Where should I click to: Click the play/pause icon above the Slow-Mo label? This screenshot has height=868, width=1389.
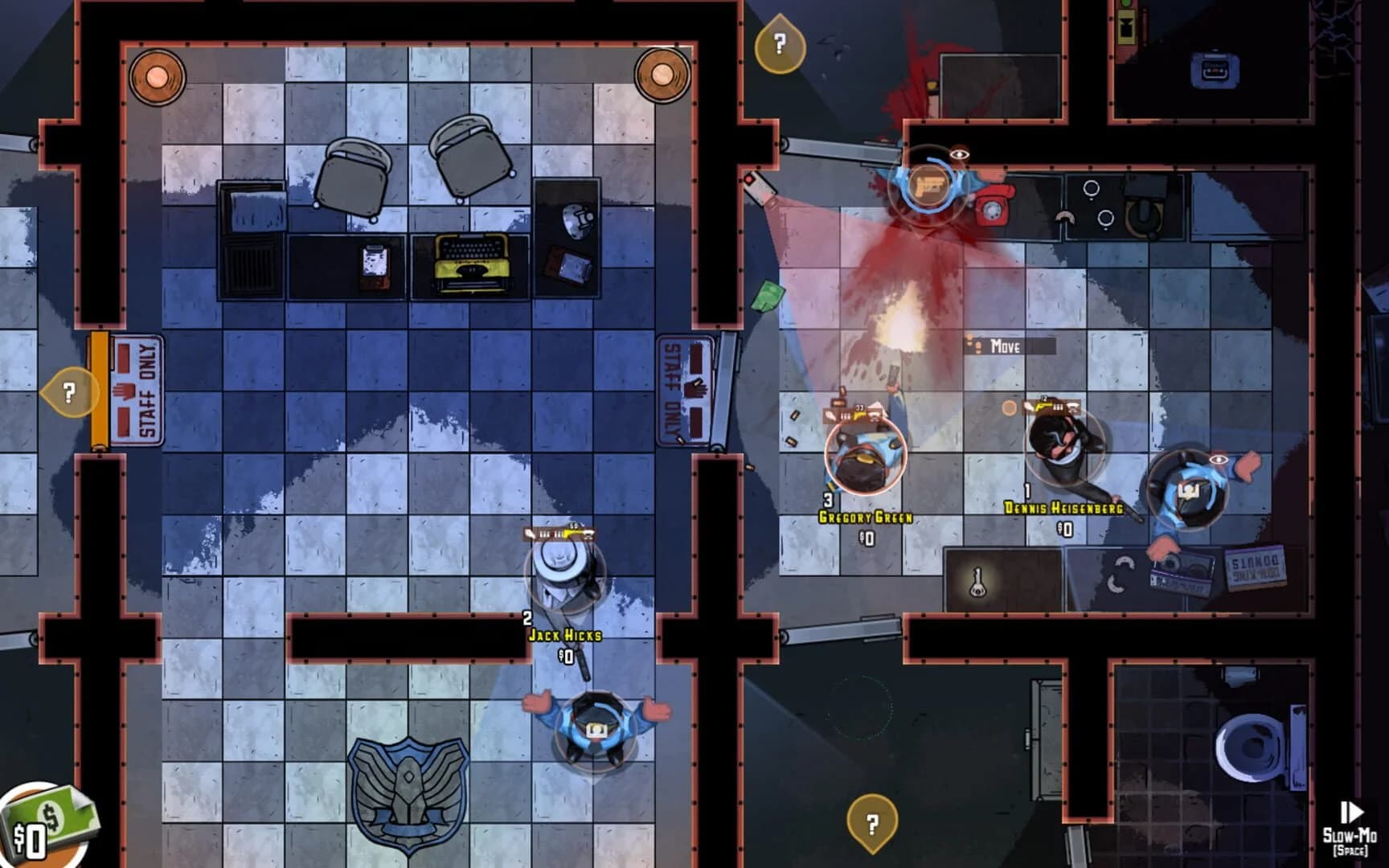pos(1353,813)
